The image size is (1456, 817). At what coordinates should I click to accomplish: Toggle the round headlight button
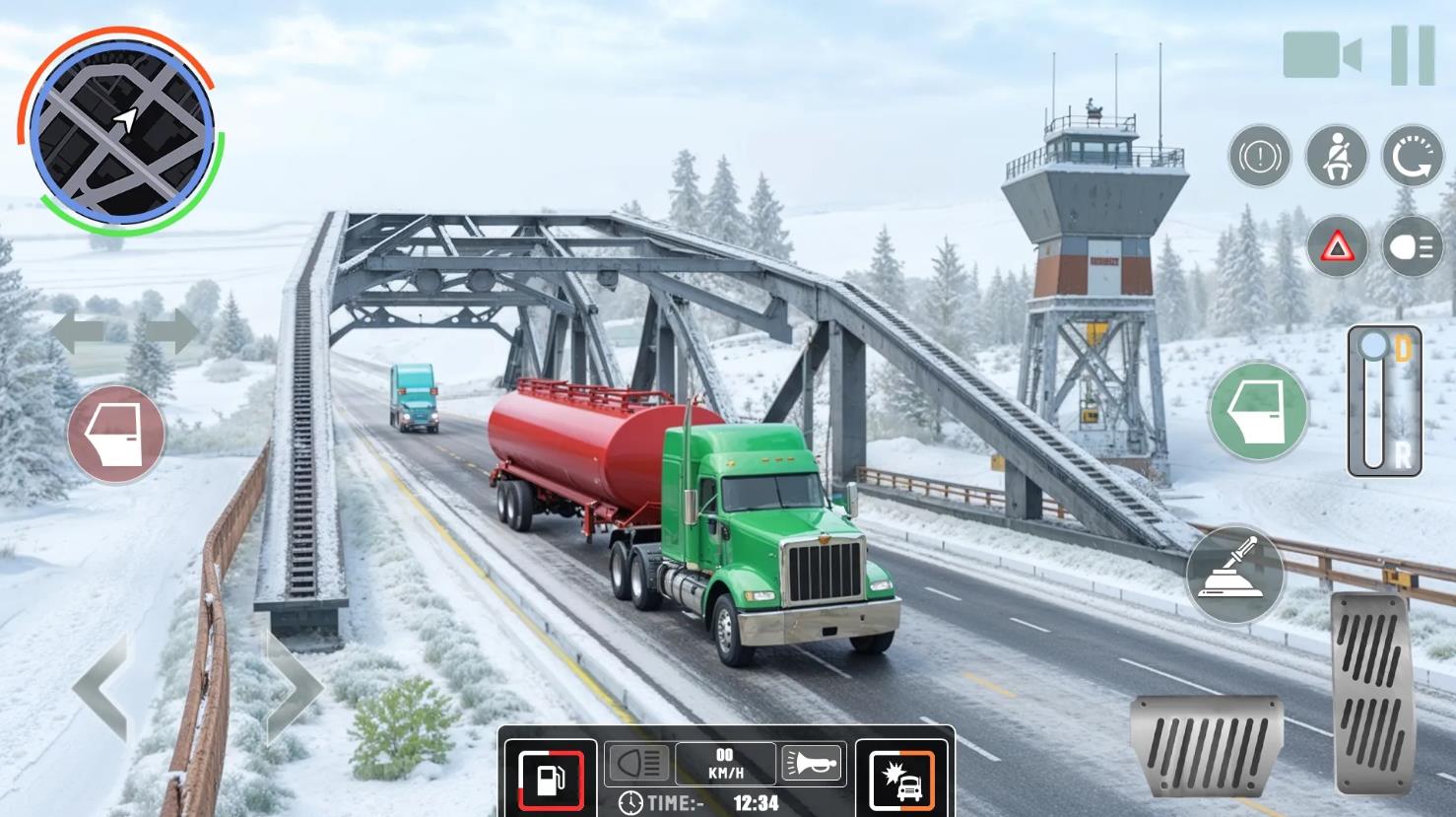pyautogui.click(x=1414, y=246)
